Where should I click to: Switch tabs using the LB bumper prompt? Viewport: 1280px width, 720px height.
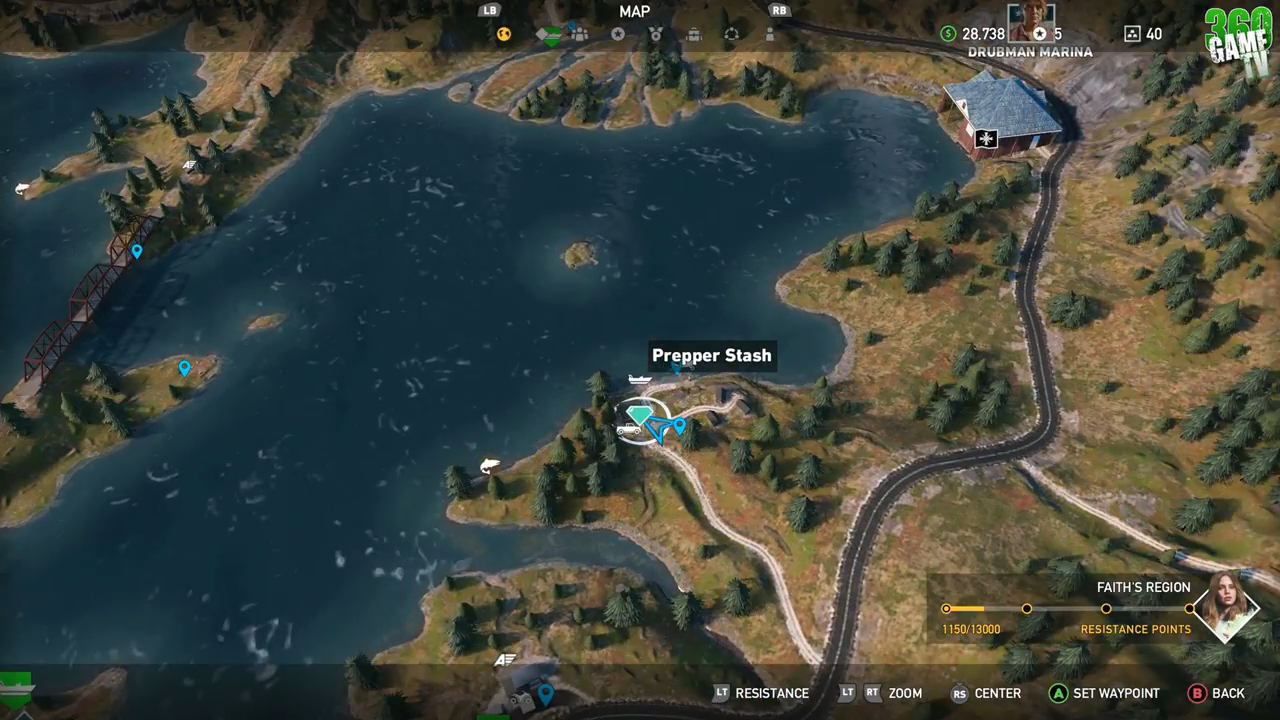click(489, 10)
